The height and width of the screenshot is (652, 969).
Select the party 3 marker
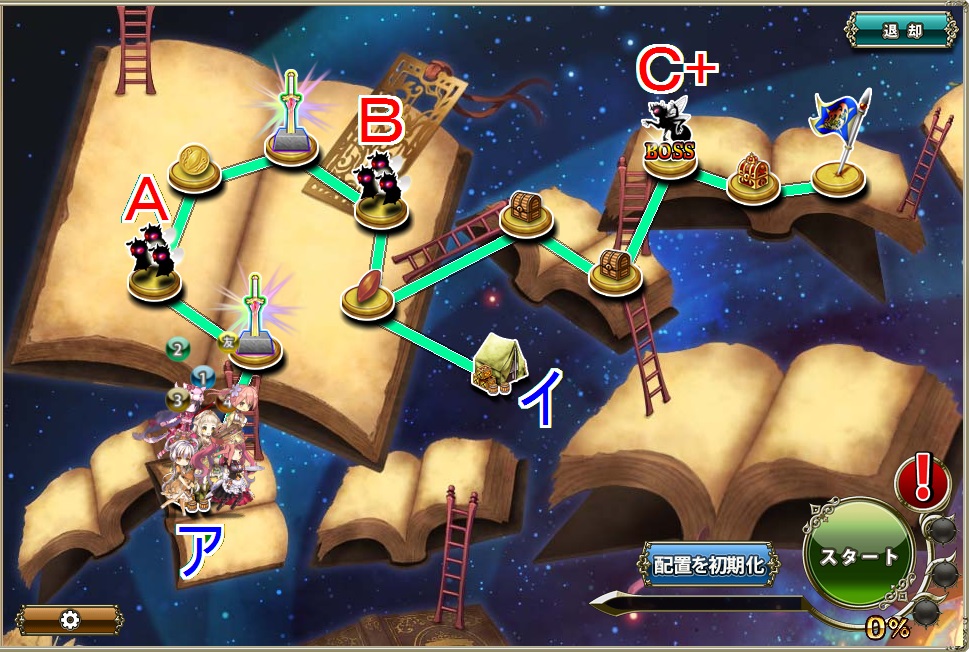tap(178, 398)
